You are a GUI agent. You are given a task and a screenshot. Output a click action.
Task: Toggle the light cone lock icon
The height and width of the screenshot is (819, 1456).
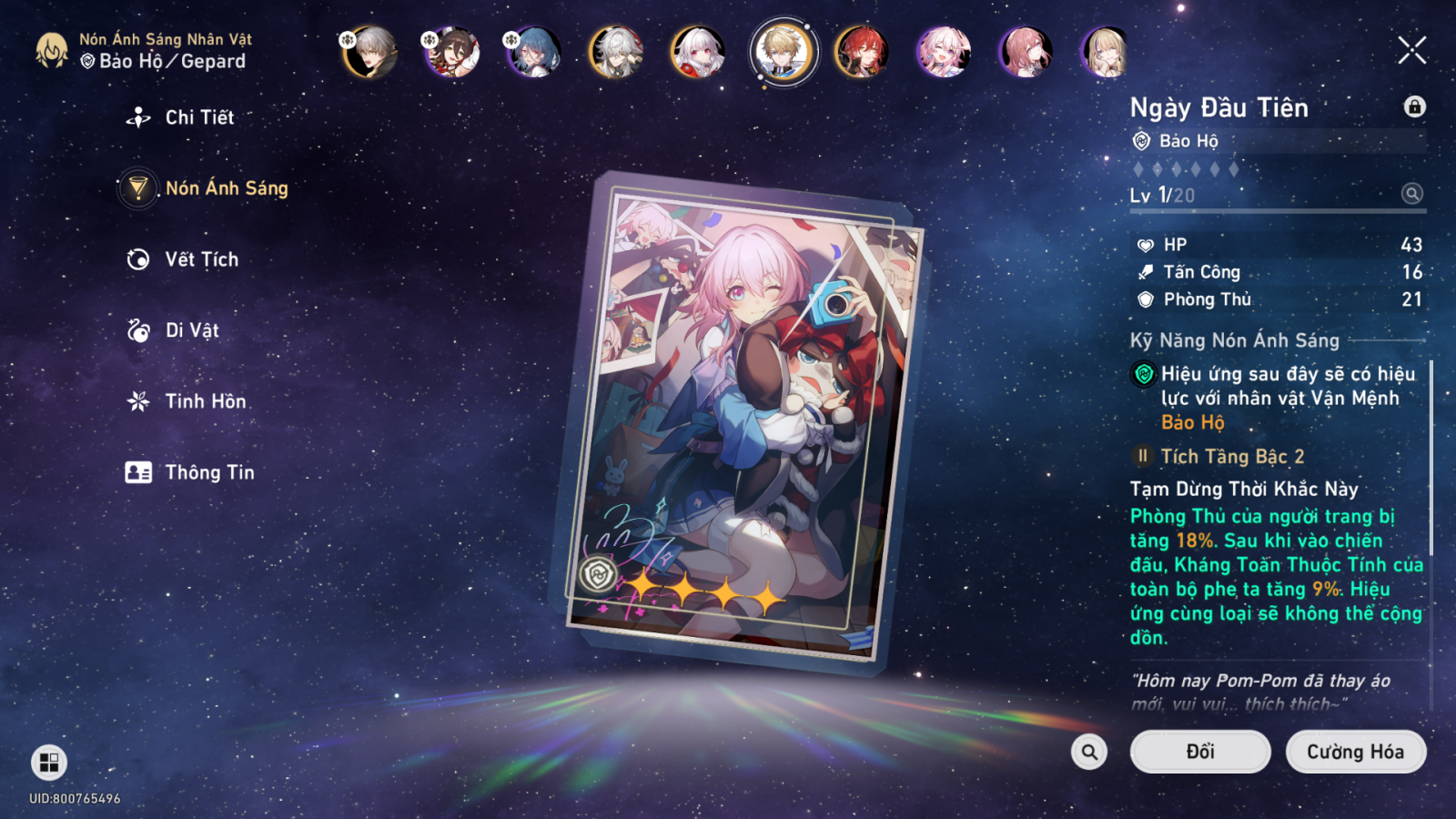(1414, 106)
